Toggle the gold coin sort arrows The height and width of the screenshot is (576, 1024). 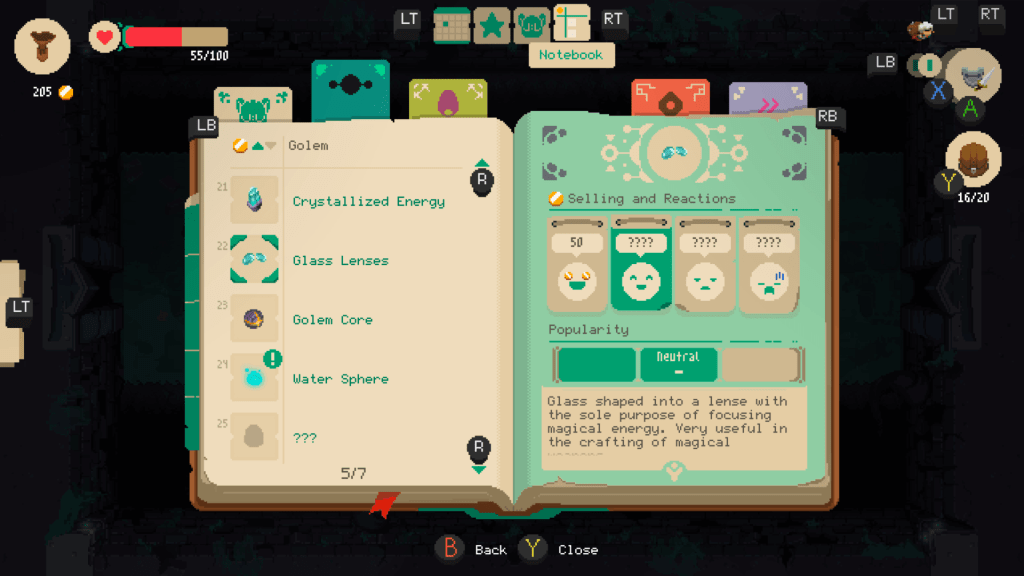click(x=255, y=146)
